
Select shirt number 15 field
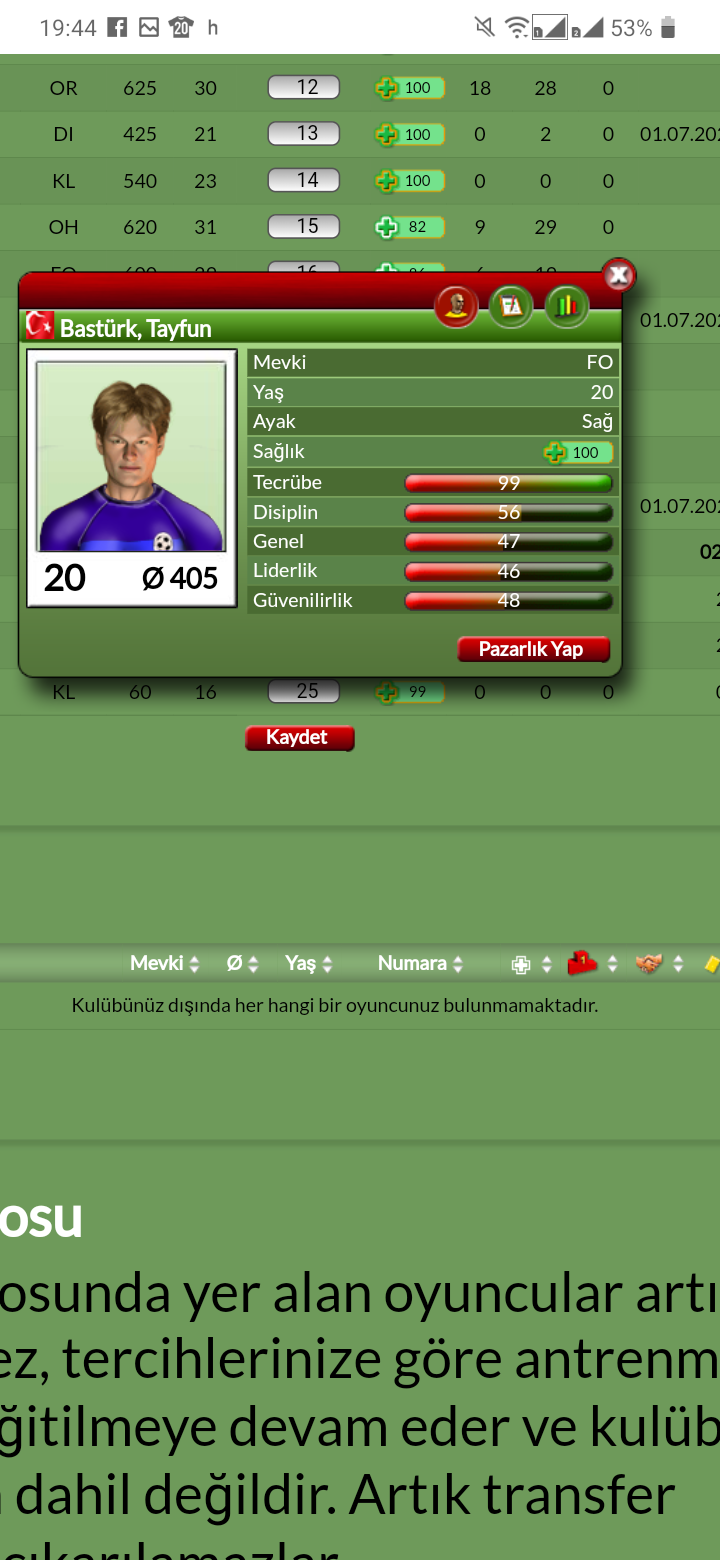(x=304, y=227)
